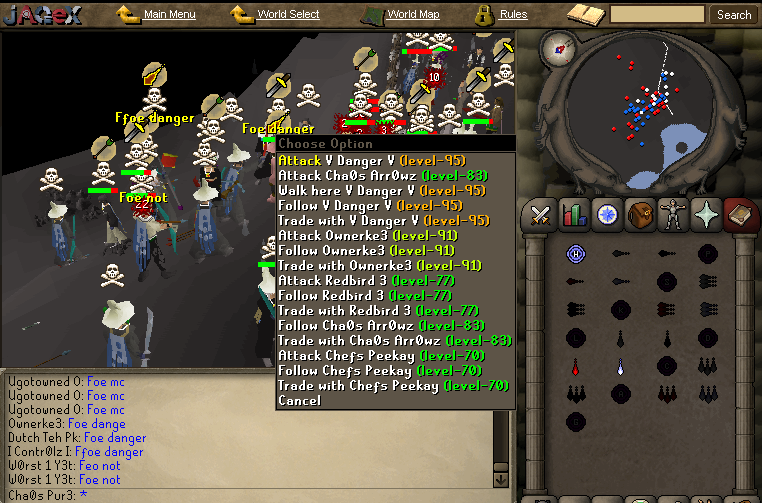Open the Main Menu link
762x503 pixels.
pyautogui.click(x=168, y=15)
